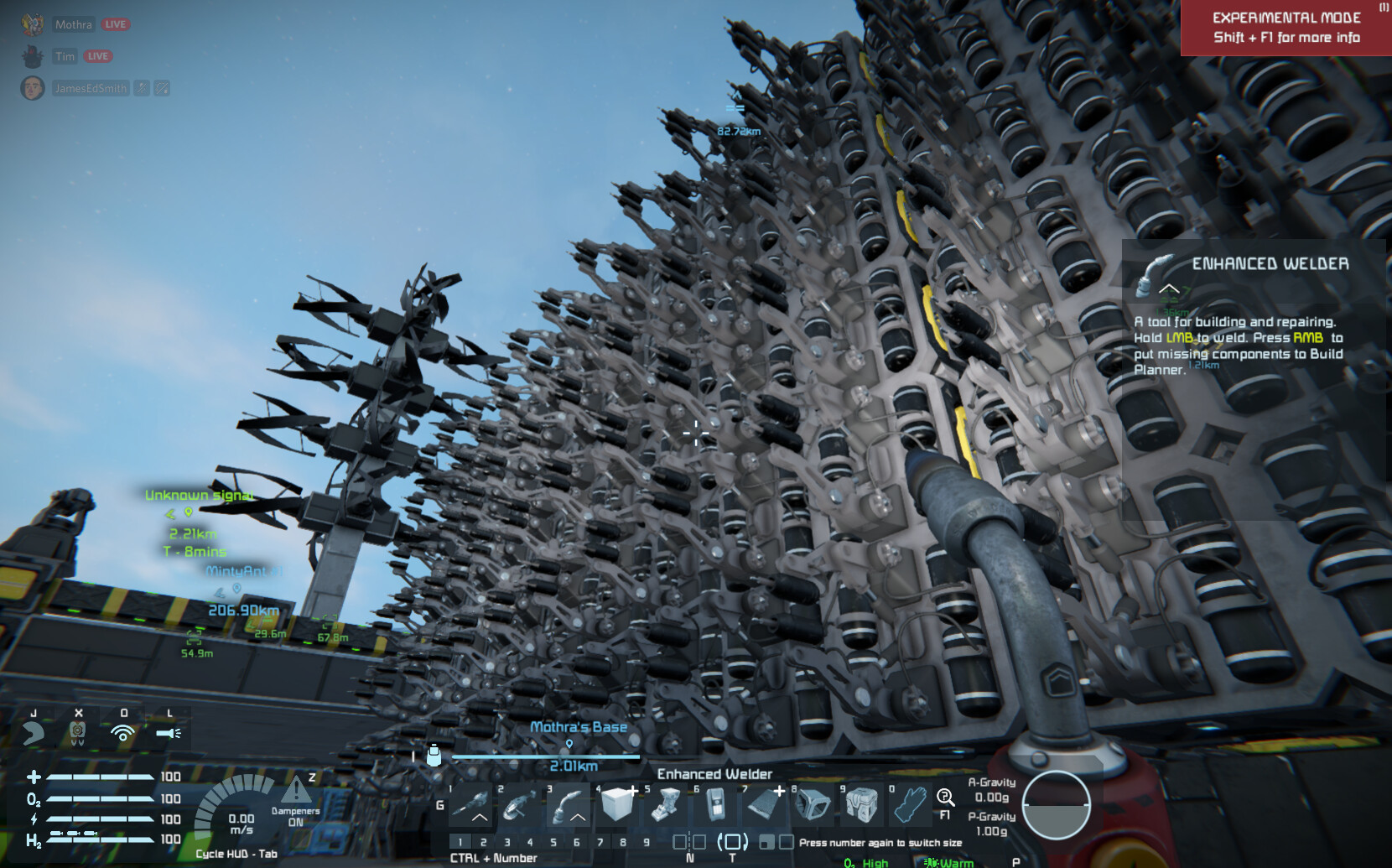Image resolution: width=1392 pixels, height=868 pixels.
Task: Select the hollow frame block in slot eight
Action: 813,806
